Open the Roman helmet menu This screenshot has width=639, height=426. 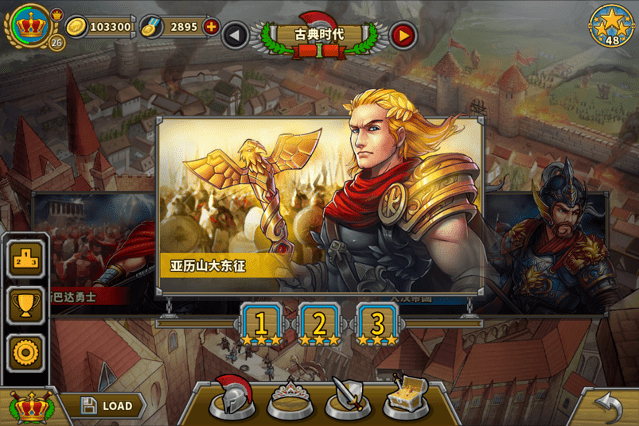pos(236,398)
